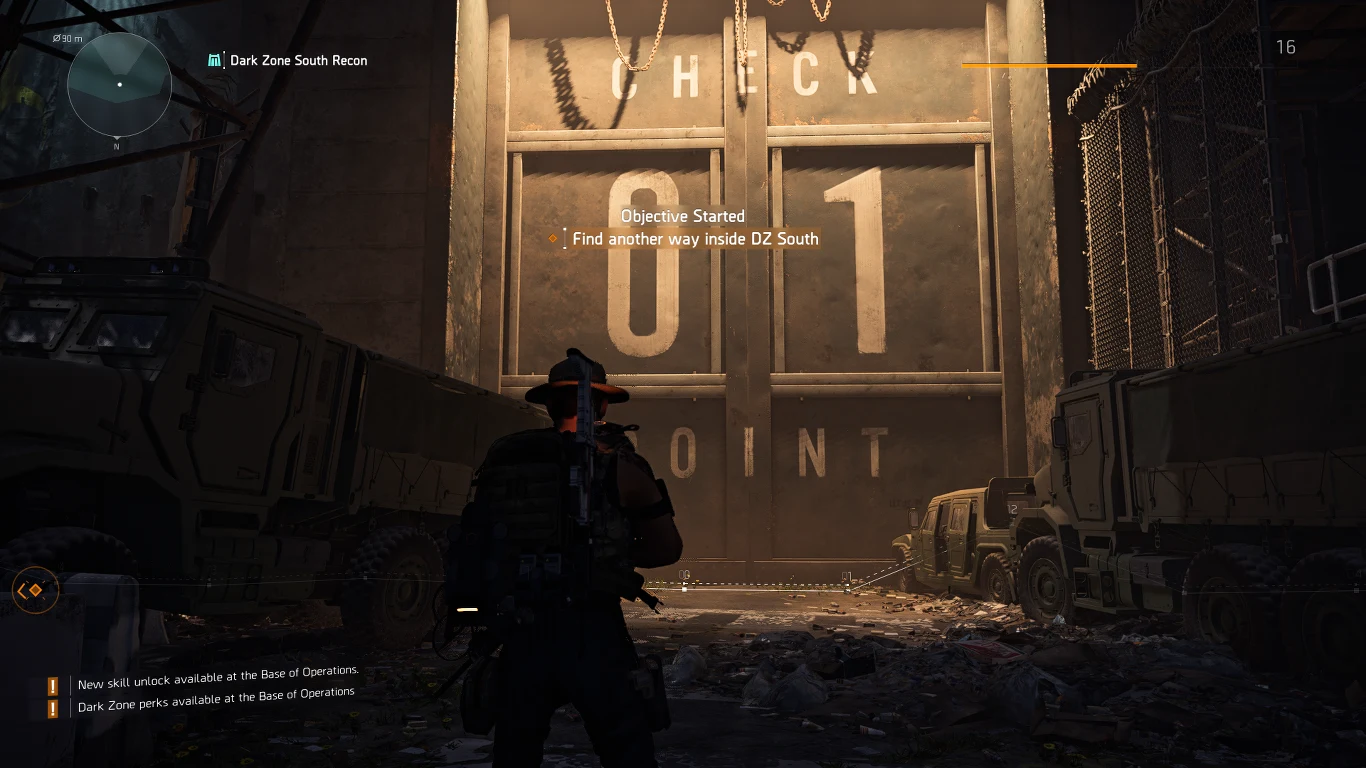The image size is (1366, 768).
Task: Click the ammo counter showing 16
Action: (1286, 47)
